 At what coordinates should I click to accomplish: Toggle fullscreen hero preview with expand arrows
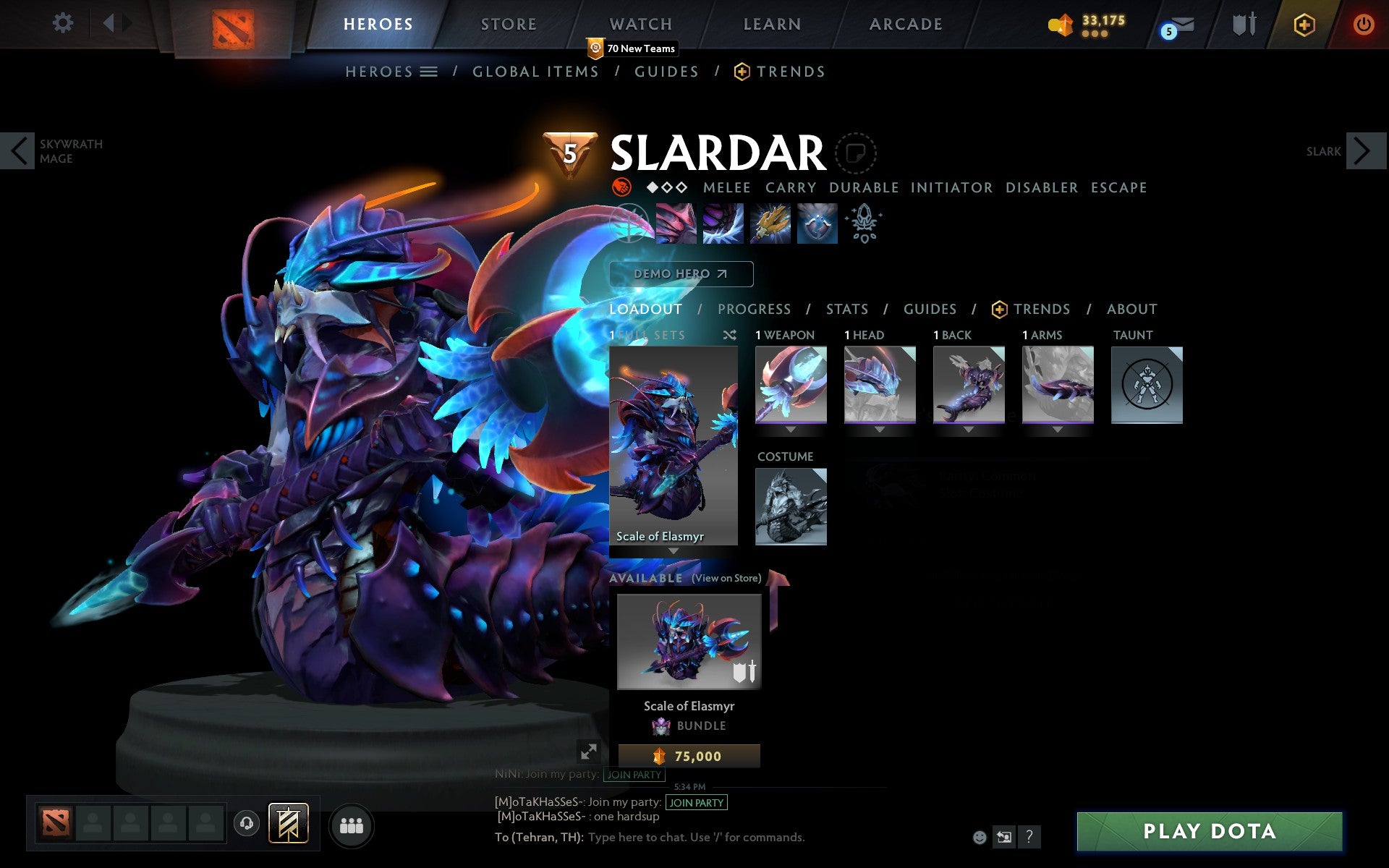click(x=589, y=752)
